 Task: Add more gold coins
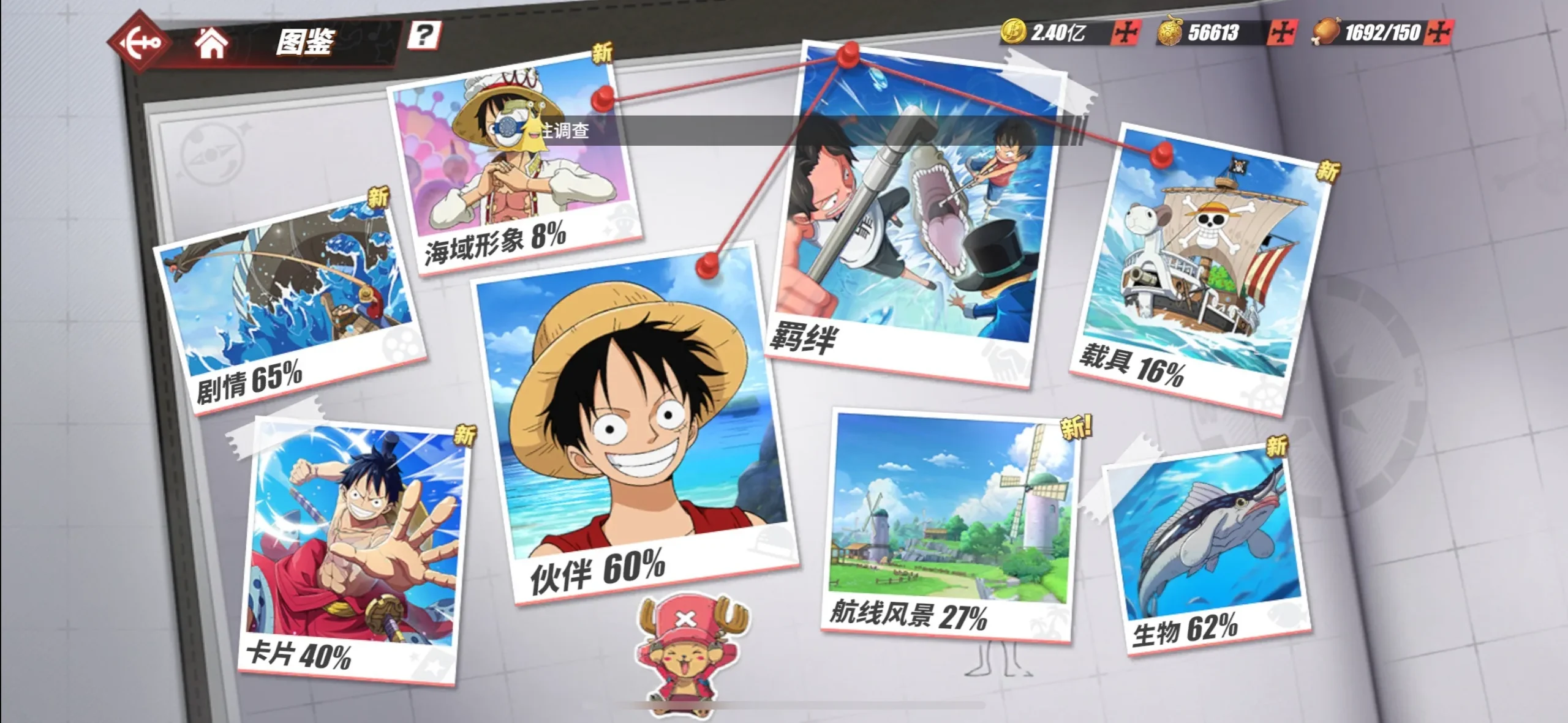(1126, 32)
